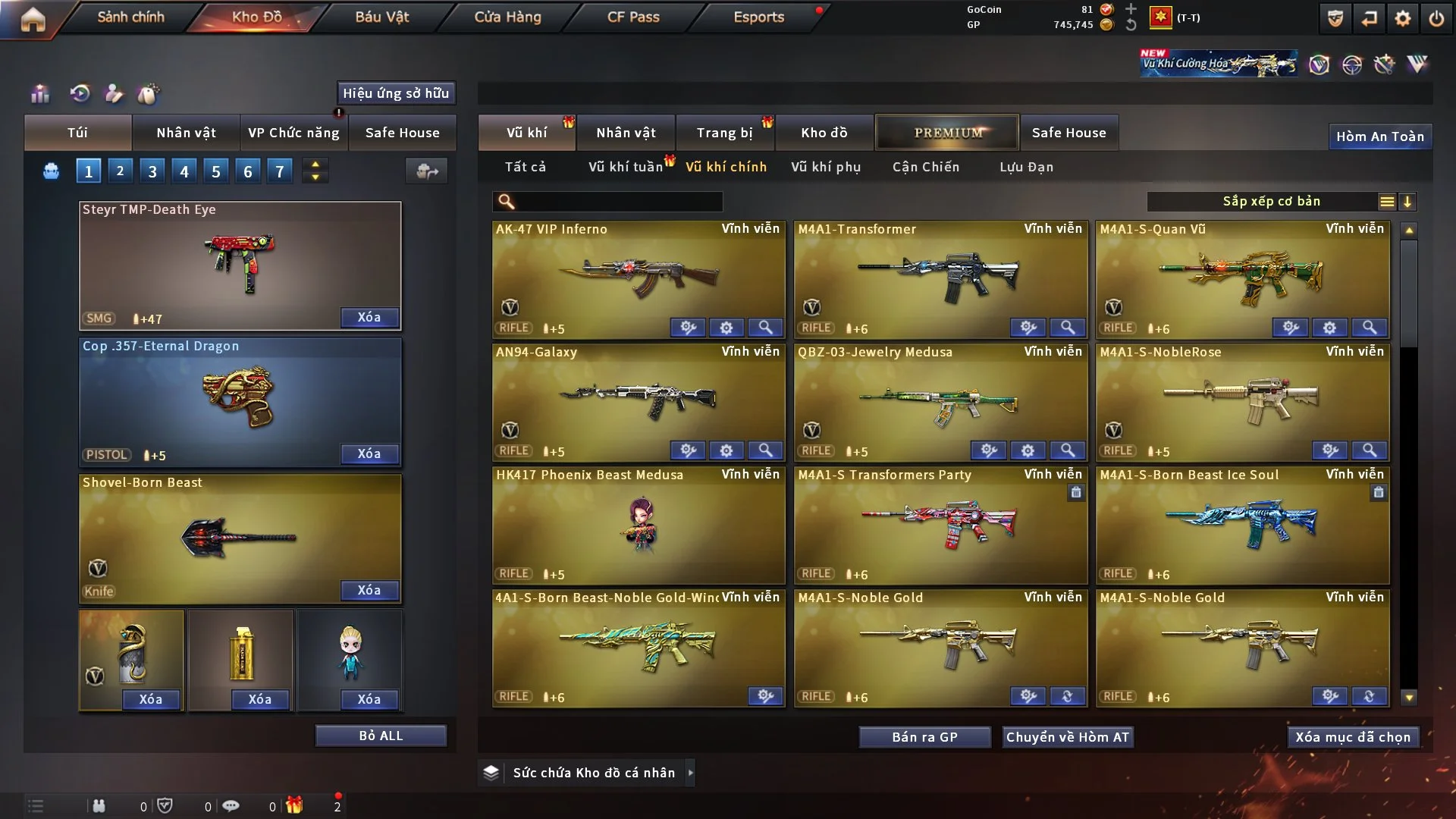Click Xóa mục đã chọn button

pyautogui.click(x=1353, y=737)
